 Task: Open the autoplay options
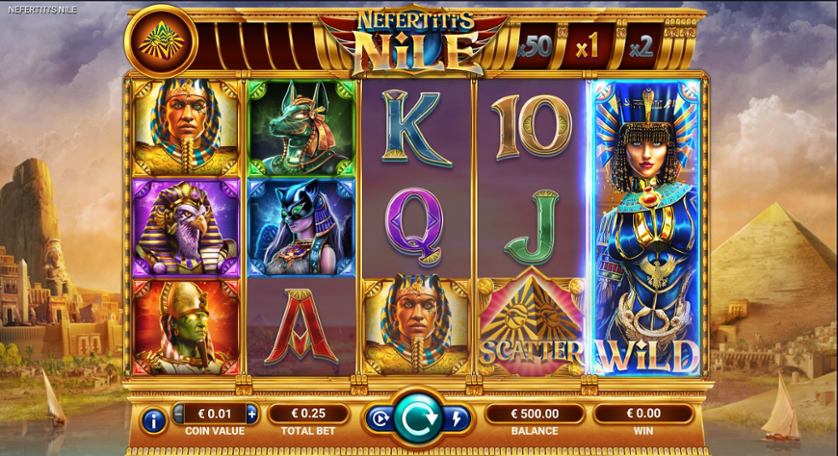[381, 420]
